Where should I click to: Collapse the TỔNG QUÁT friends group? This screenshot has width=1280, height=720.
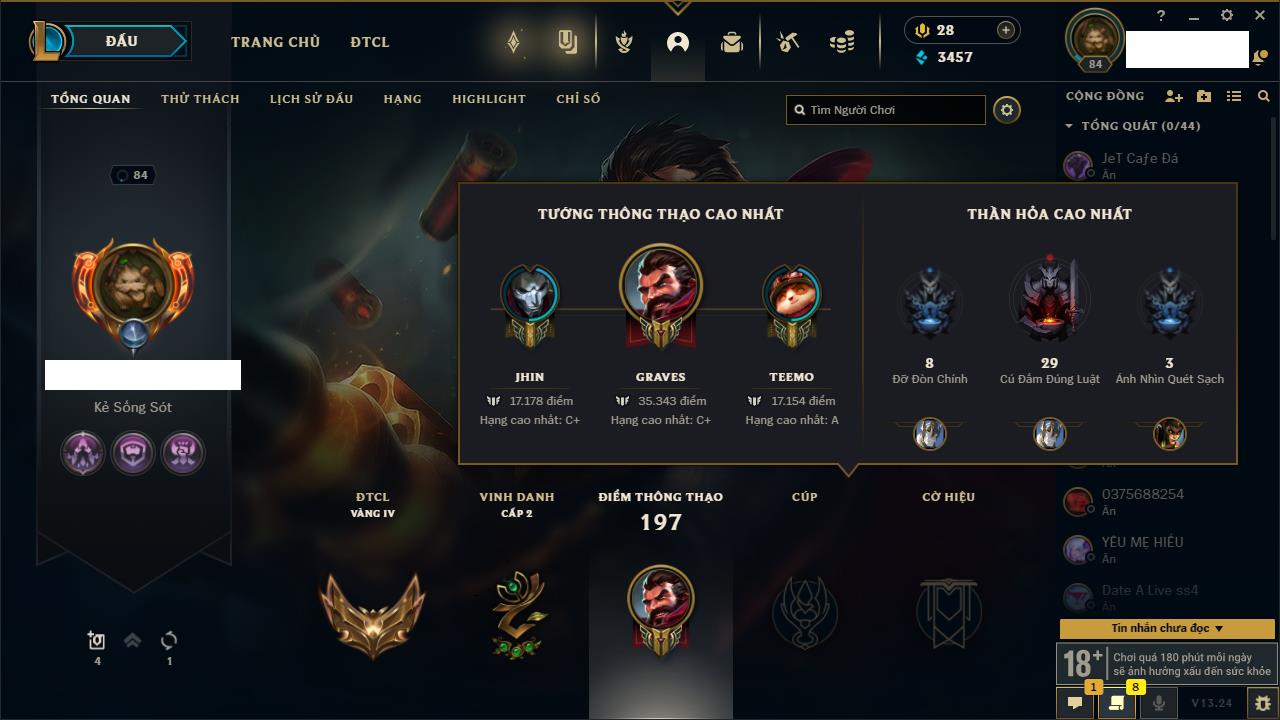[1069, 126]
